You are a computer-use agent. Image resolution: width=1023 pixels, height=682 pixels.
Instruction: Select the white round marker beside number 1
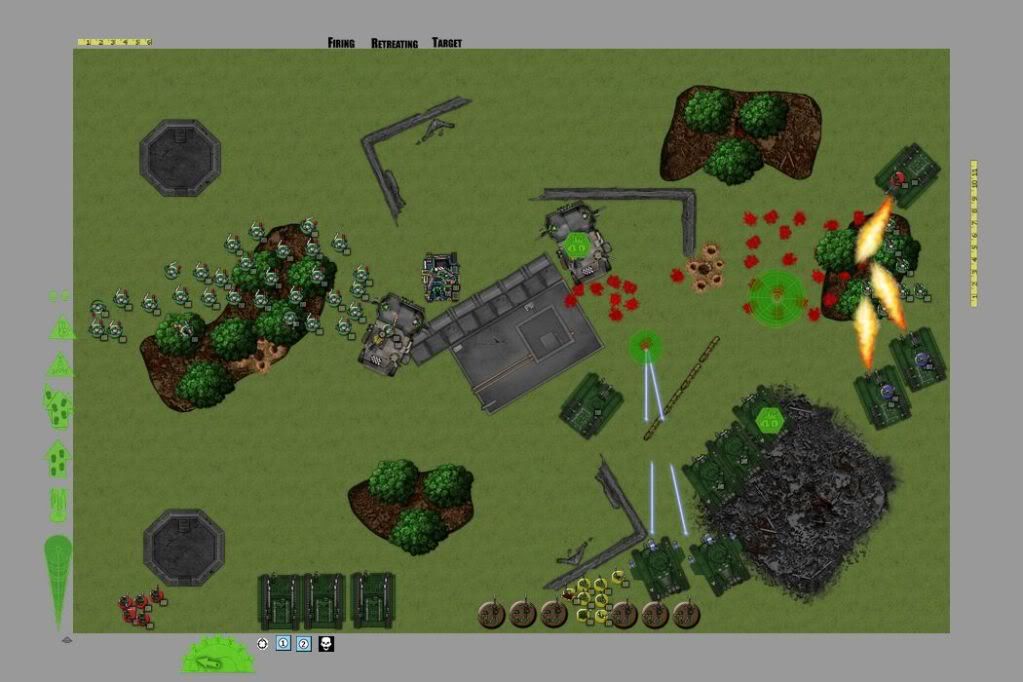263,644
